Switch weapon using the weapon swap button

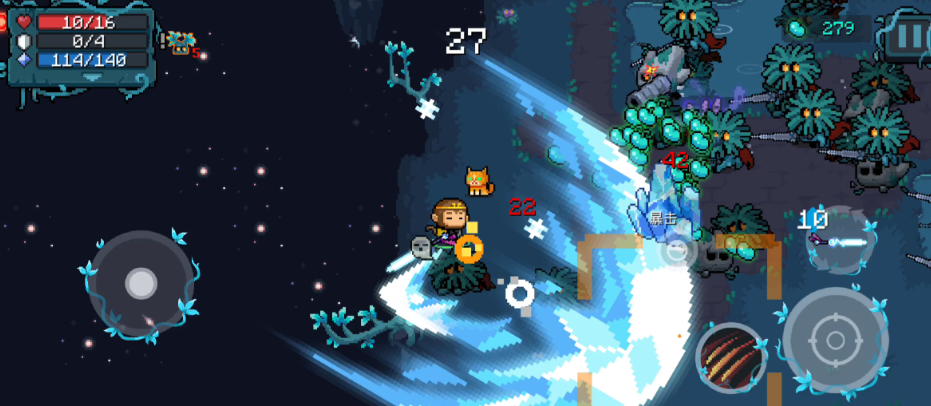840,240
